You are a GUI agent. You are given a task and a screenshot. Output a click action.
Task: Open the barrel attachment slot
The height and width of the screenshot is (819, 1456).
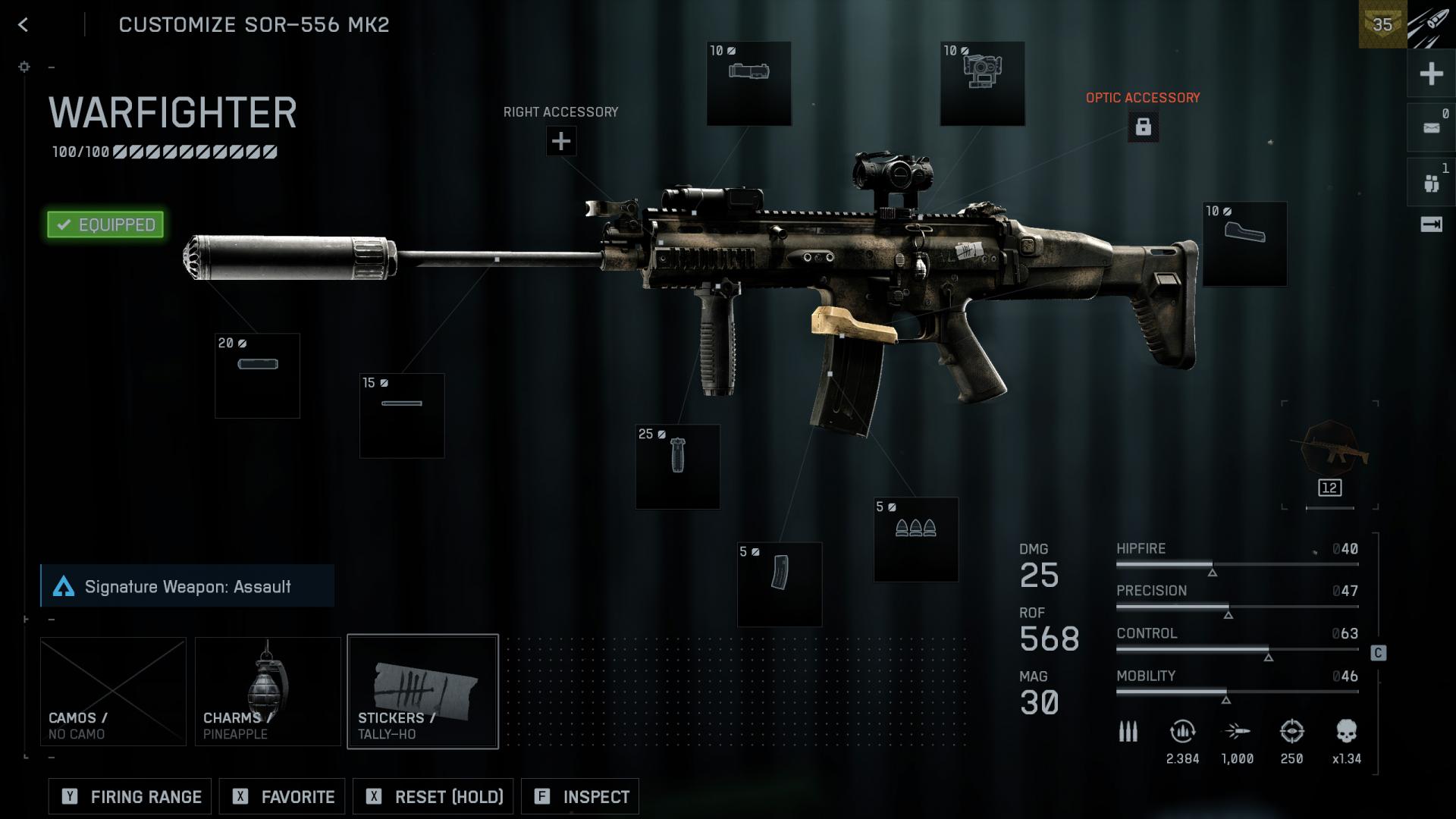click(x=401, y=416)
